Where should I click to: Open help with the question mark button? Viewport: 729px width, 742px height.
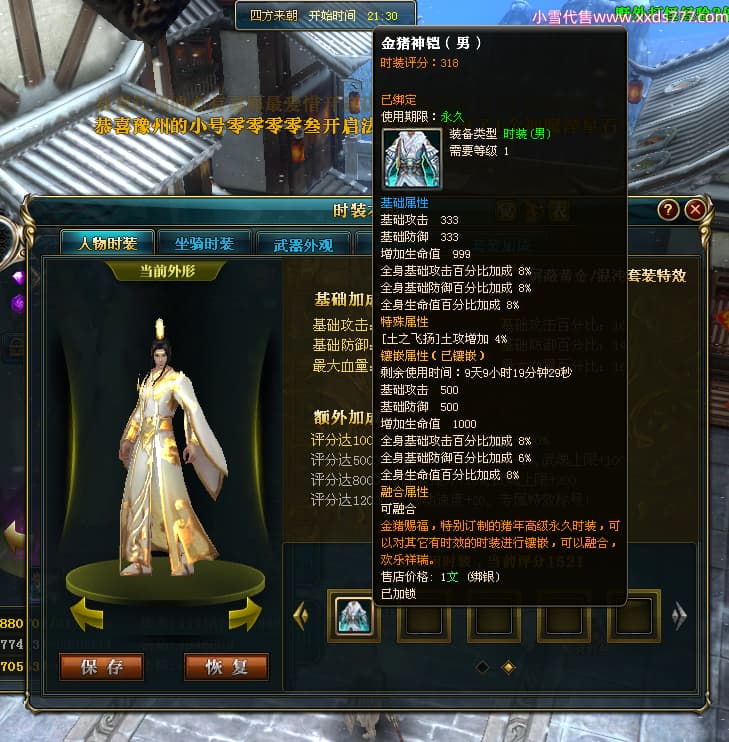[x=669, y=210]
